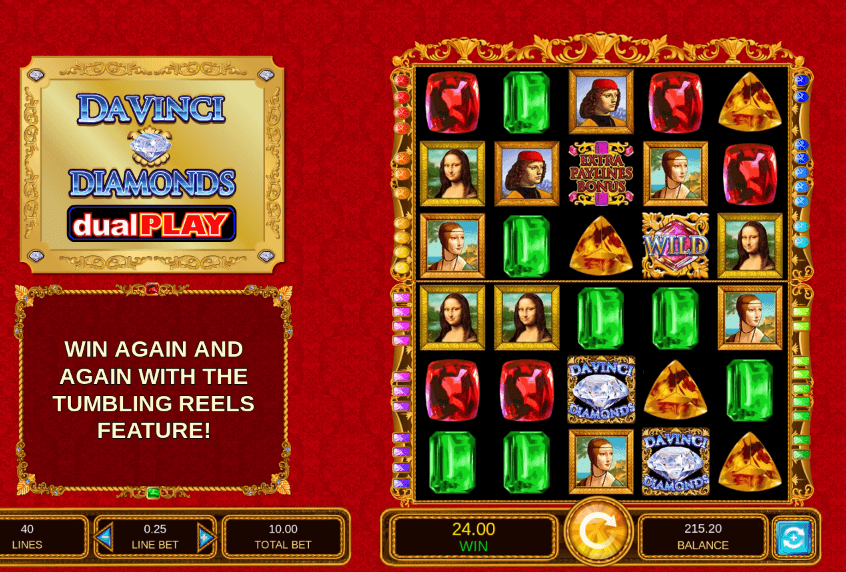
Task: Activate the blue auto spin button
Action: [793, 537]
